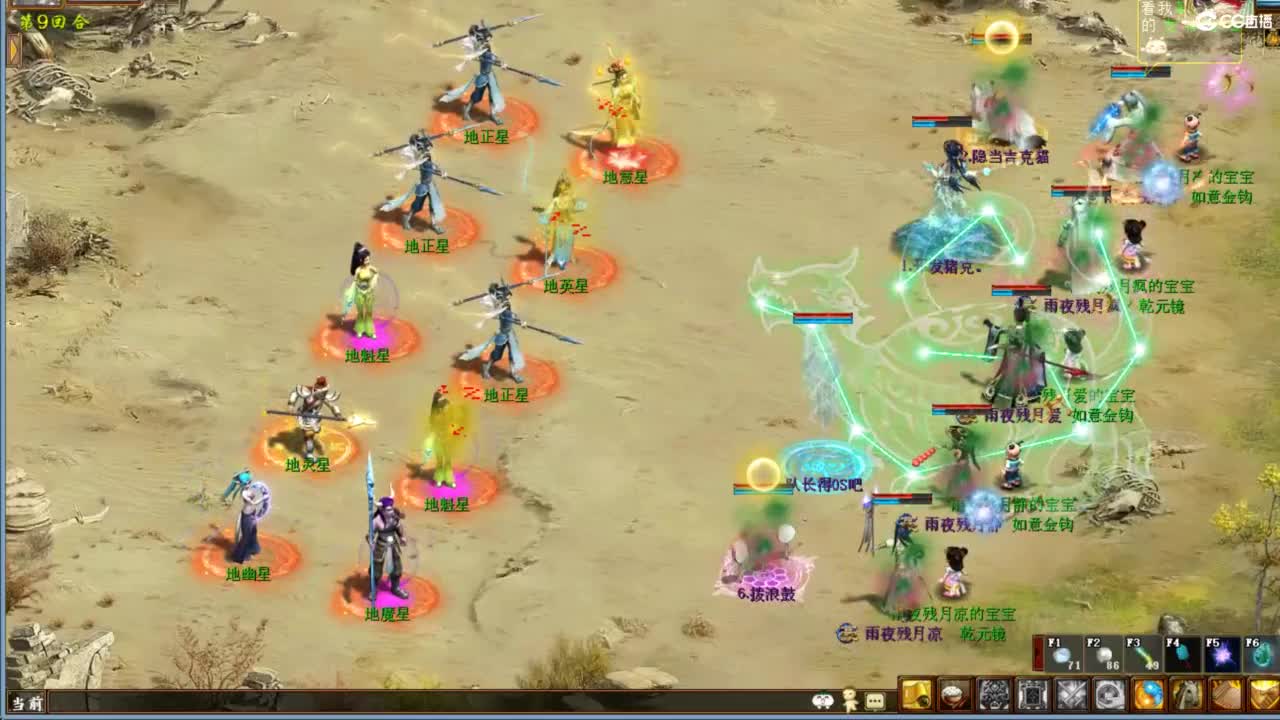
Task: Click the blue-orange yin-yang orb action icon
Action: point(1147,694)
